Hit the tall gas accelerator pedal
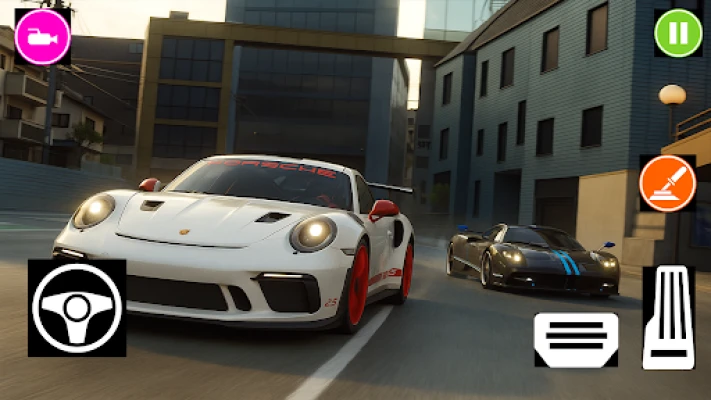The width and height of the screenshot is (711, 400). click(x=669, y=318)
